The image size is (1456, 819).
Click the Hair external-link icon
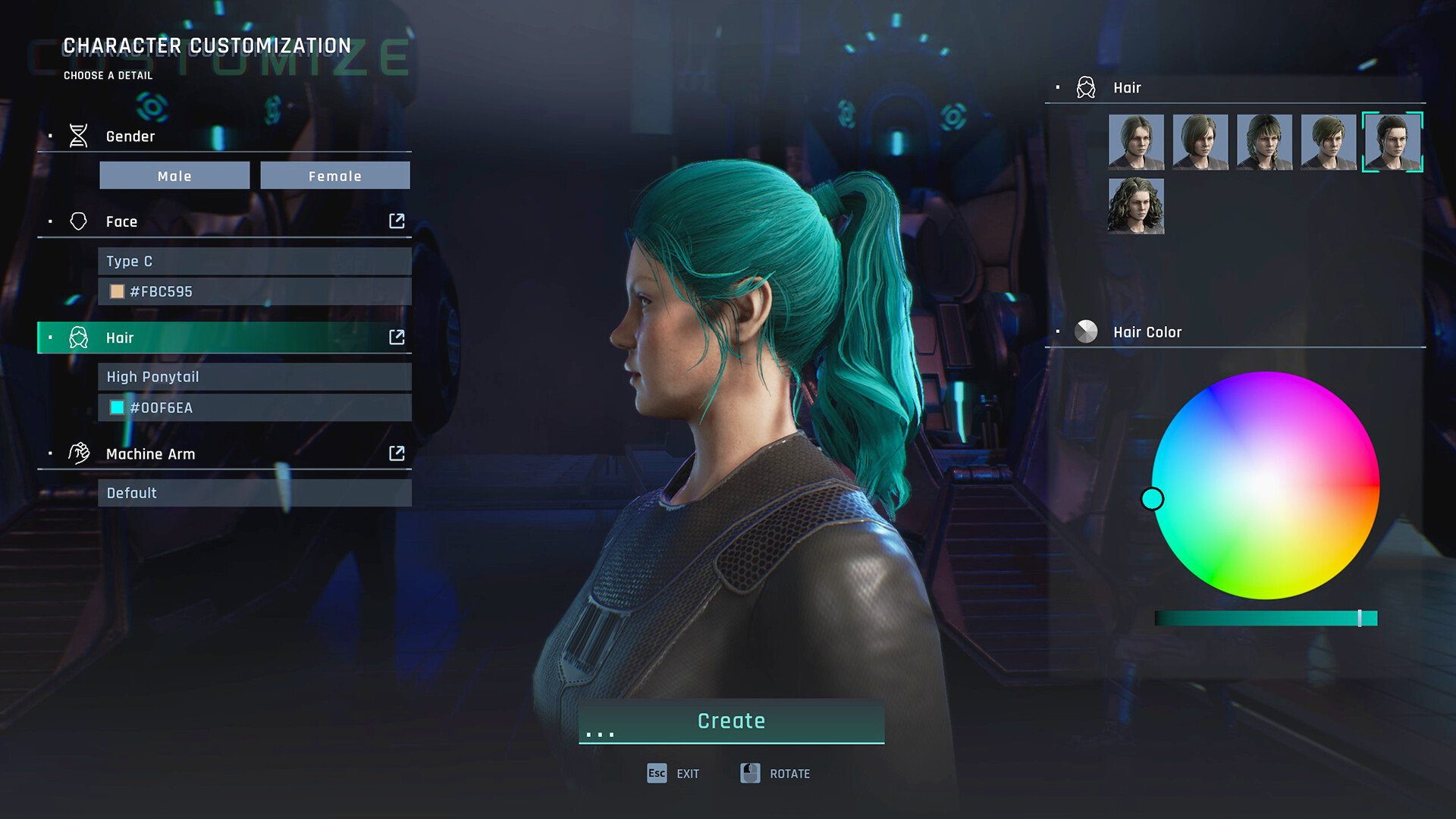point(397,337)
